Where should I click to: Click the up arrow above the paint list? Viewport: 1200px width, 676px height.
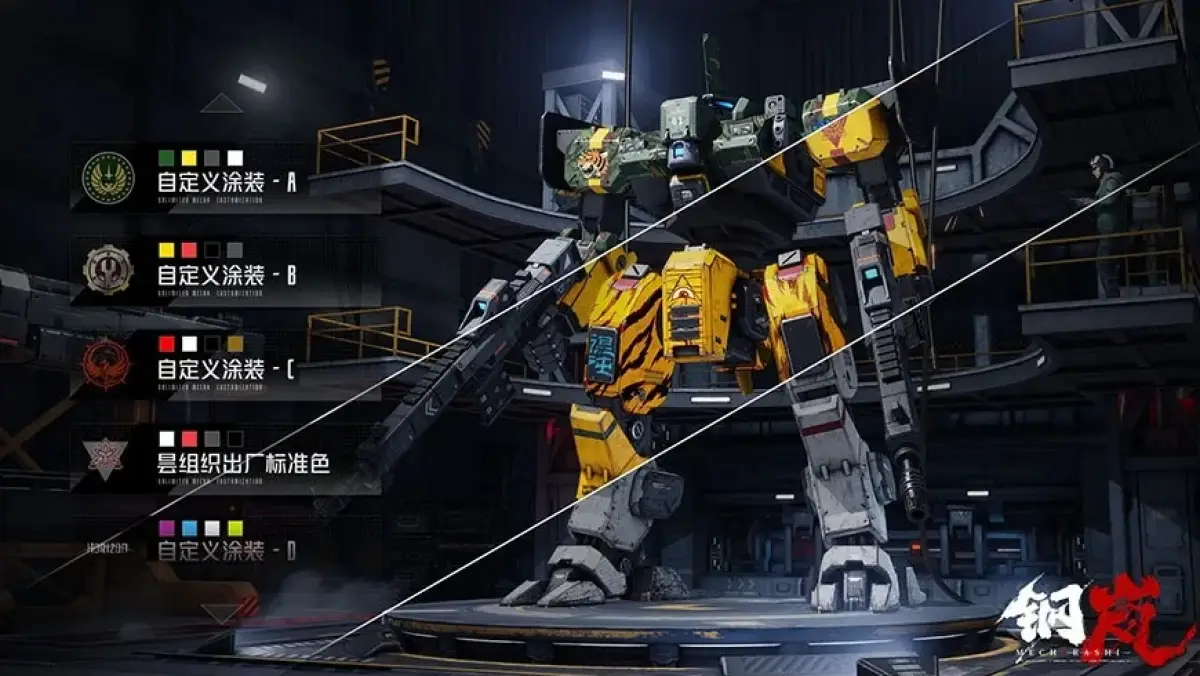(x=221, y=103)
